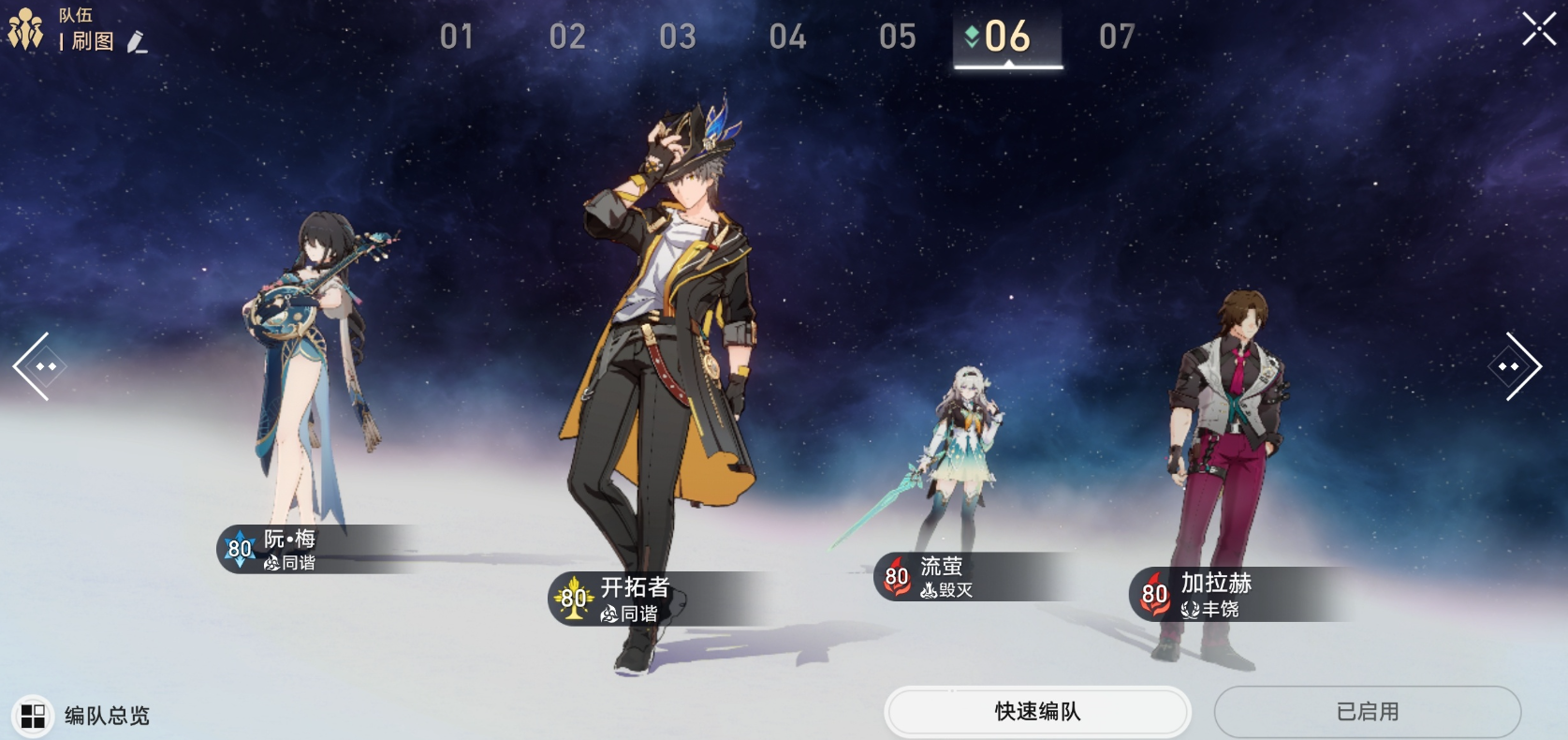Click the 快速编队 quick team button
Image resolution: width=1568 pixels, height=740 pixels.
point(1037,712)
